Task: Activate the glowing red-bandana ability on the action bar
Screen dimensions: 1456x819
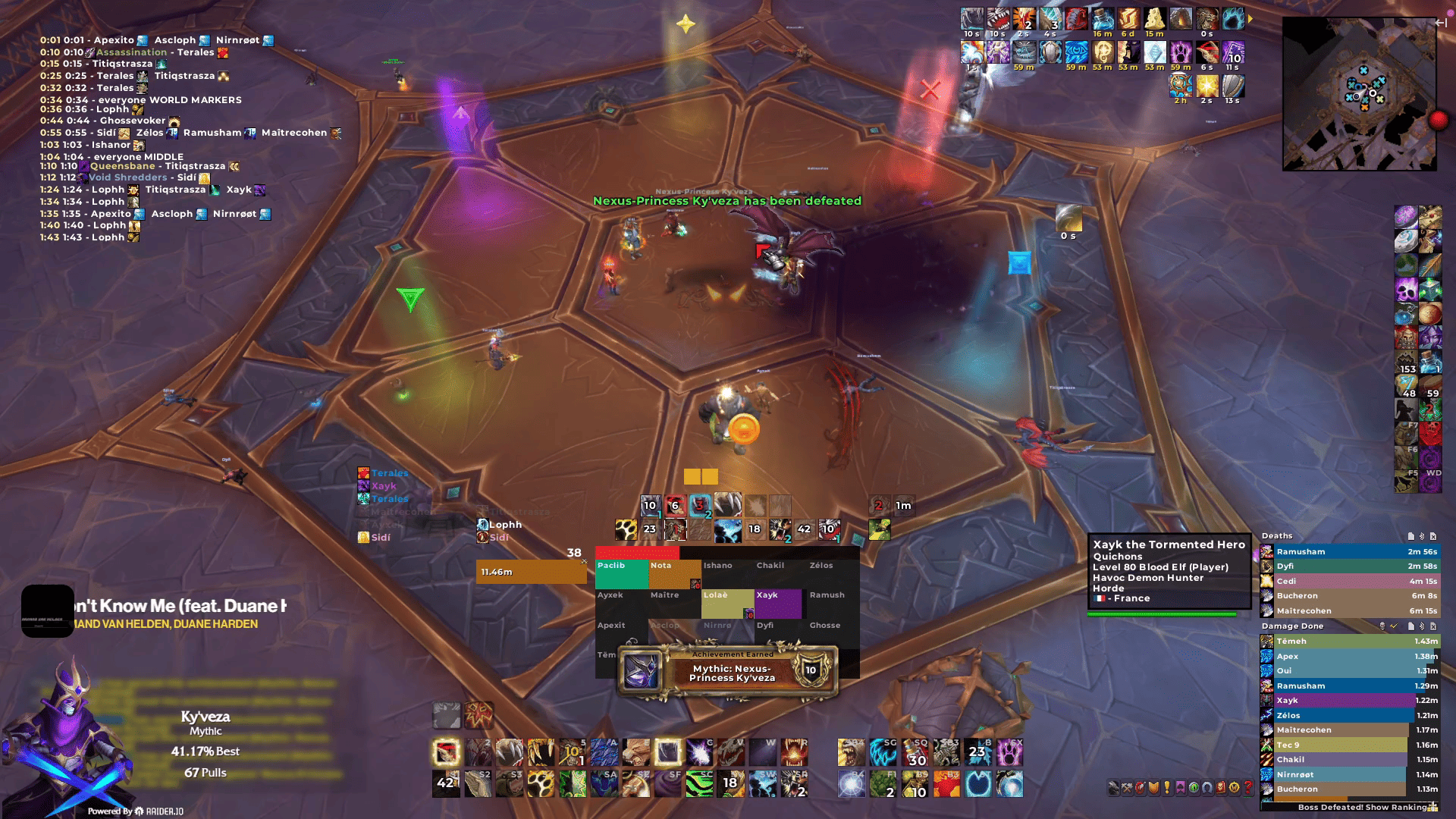Action: pyautogui.click(x=447, y=752)
